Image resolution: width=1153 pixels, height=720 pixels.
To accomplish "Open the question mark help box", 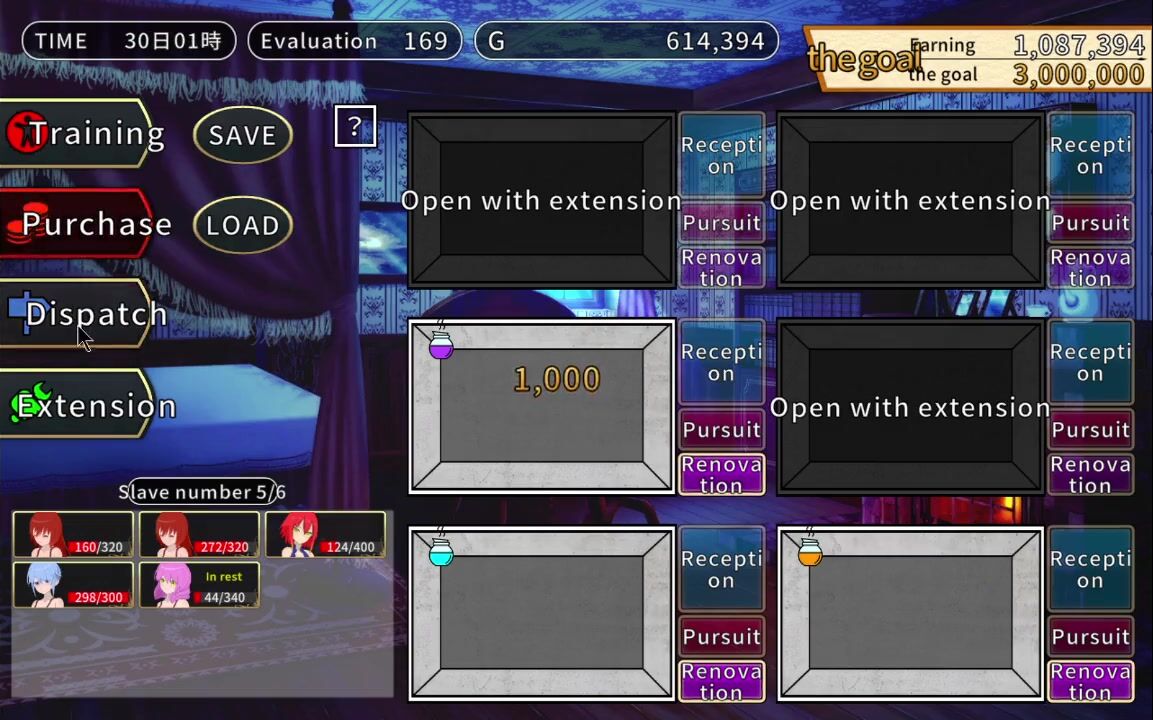I will click(x=355, y=126).
